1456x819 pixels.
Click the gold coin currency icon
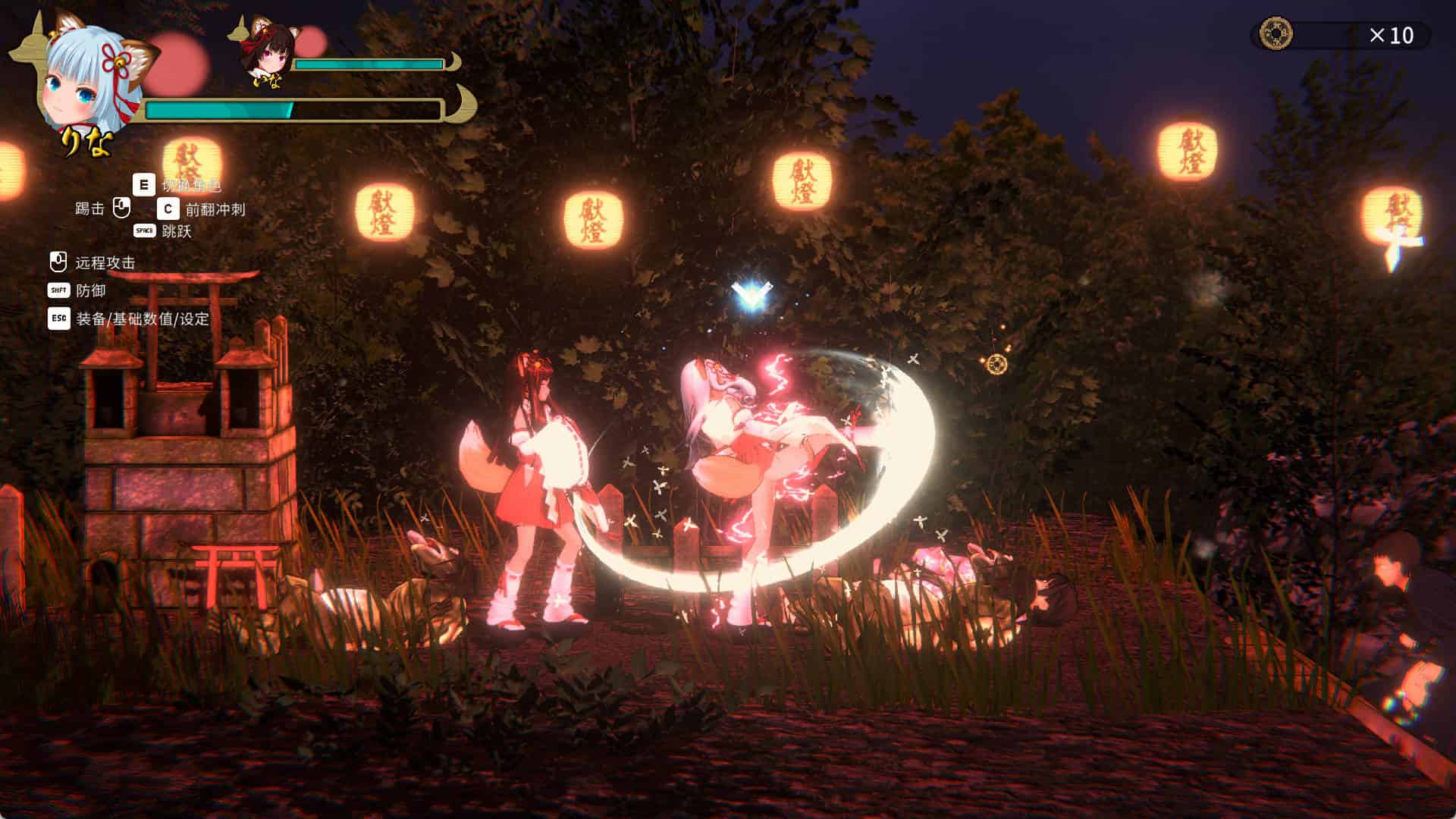tap(1276, 35)
